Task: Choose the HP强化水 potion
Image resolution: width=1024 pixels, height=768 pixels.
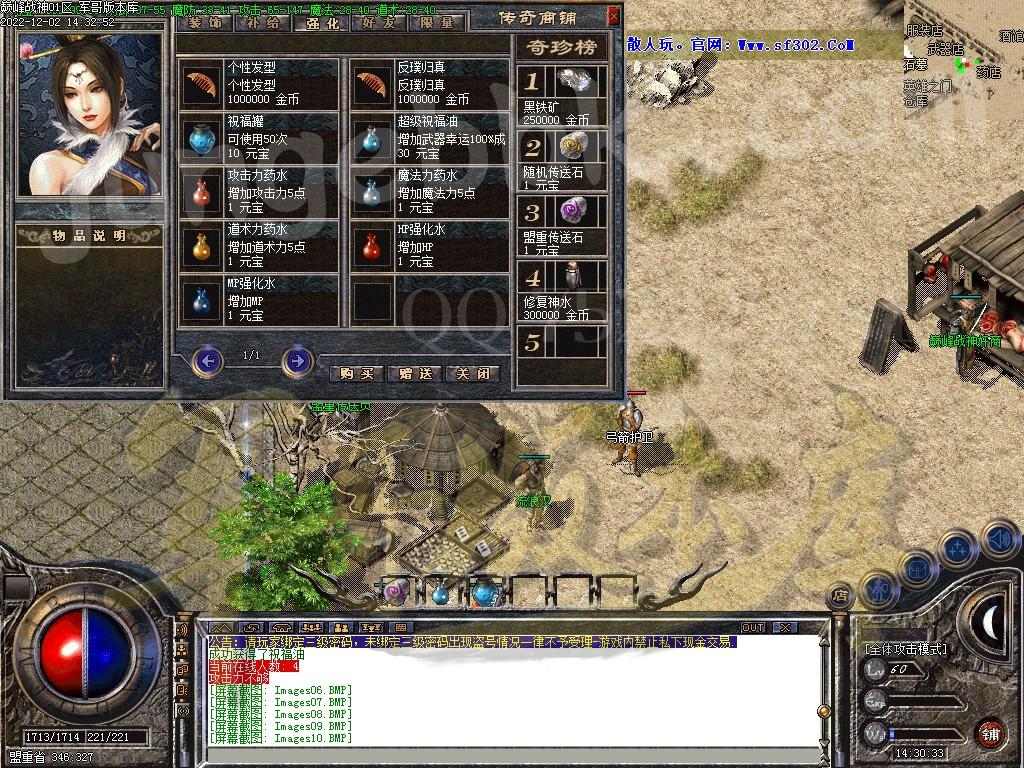Action: tap(373, 245)
